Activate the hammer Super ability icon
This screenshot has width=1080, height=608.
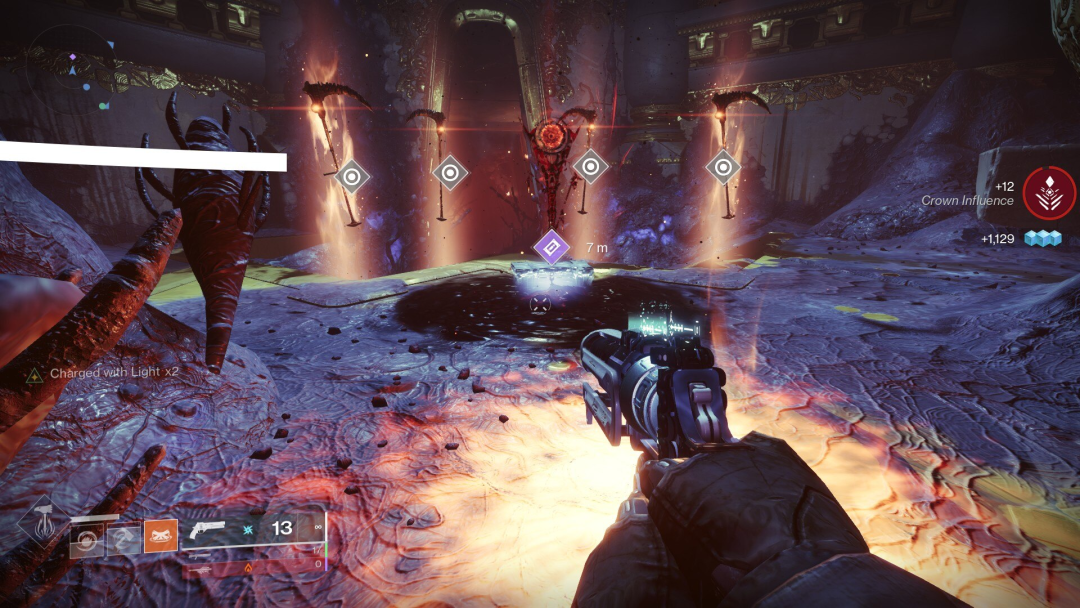(41, 523)
